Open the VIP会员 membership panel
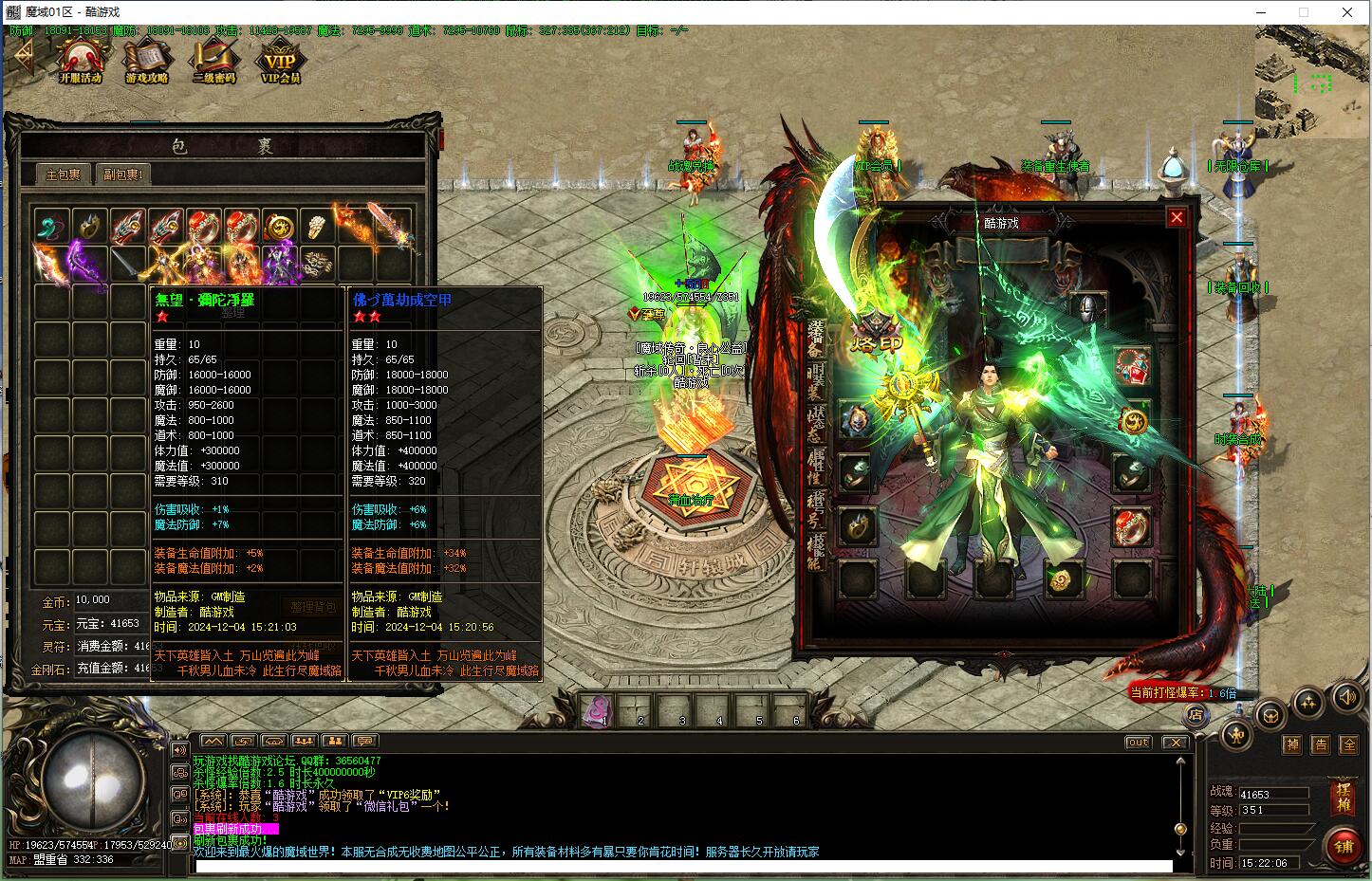This screenshot has width=1372, height=881. tap(280, 62)
